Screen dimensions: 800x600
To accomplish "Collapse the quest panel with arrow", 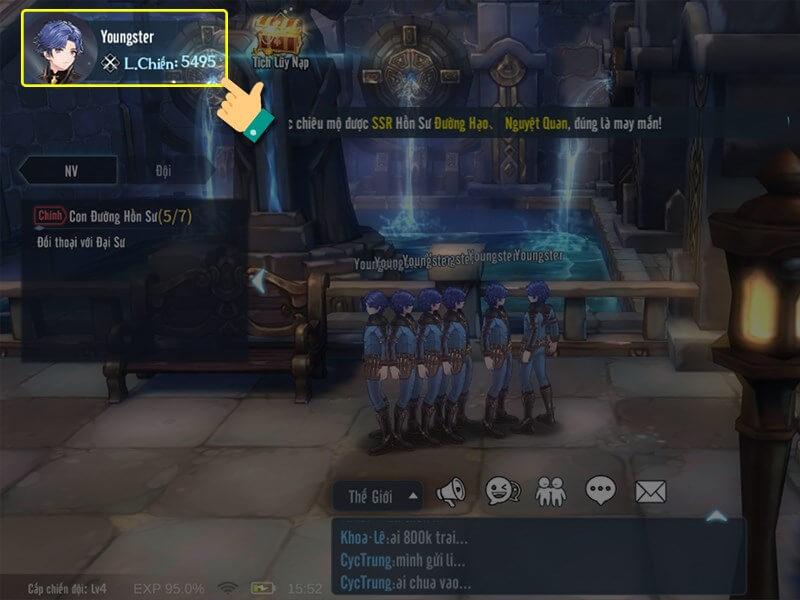I will pos(257,281).
